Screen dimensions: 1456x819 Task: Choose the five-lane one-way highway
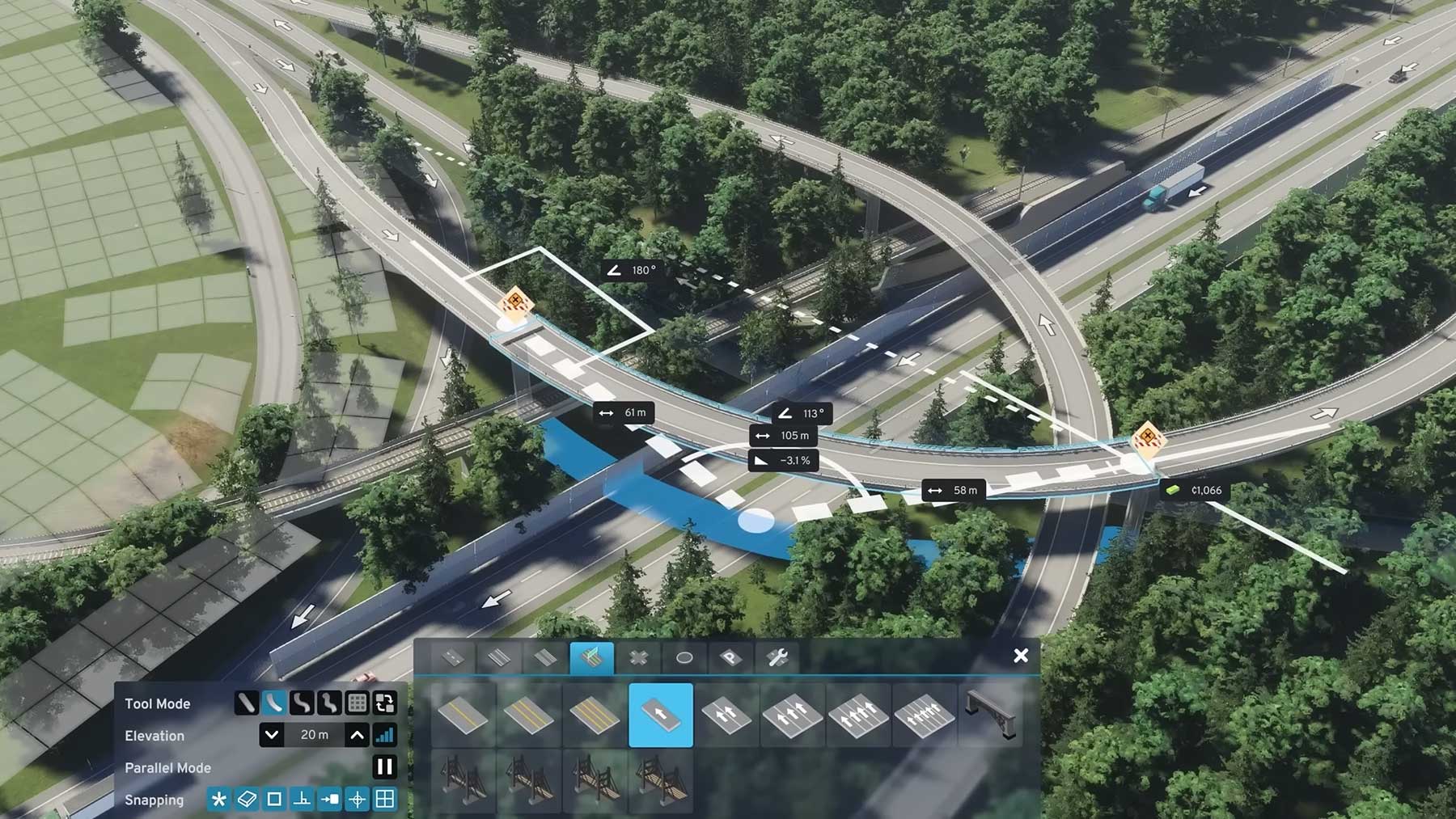[925, 715]
